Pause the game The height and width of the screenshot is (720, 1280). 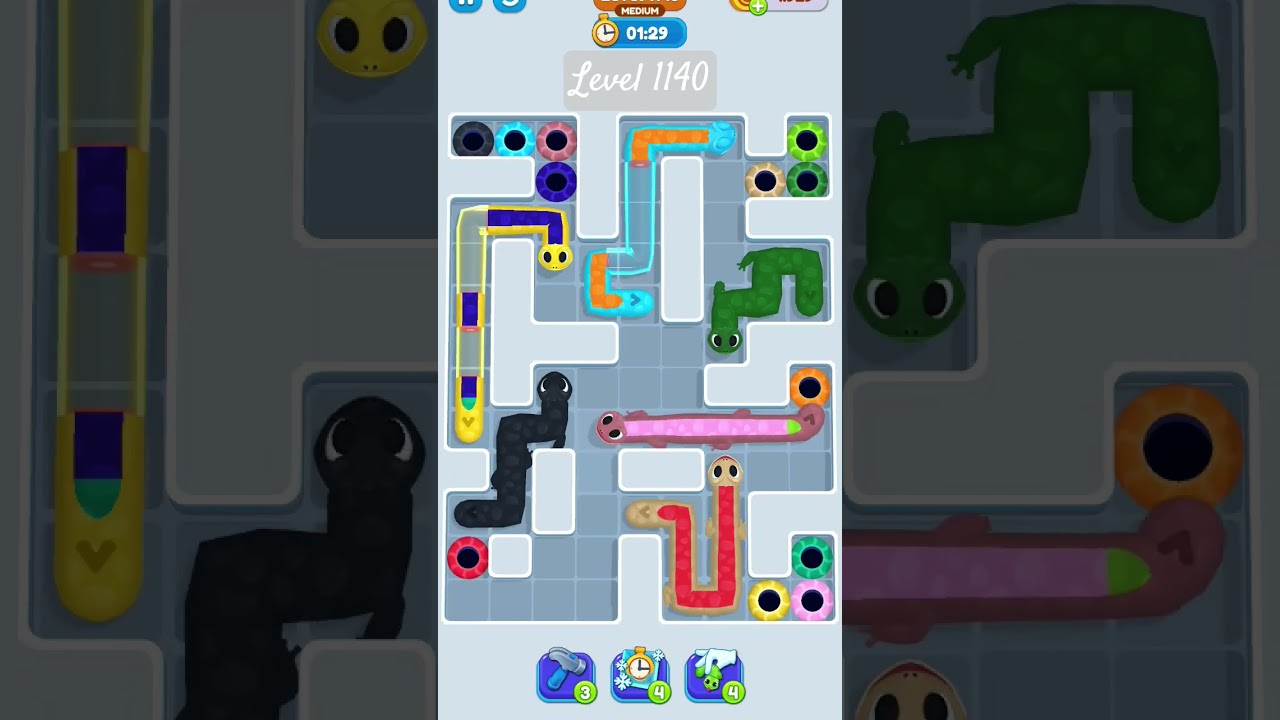(x=464, y=5)
